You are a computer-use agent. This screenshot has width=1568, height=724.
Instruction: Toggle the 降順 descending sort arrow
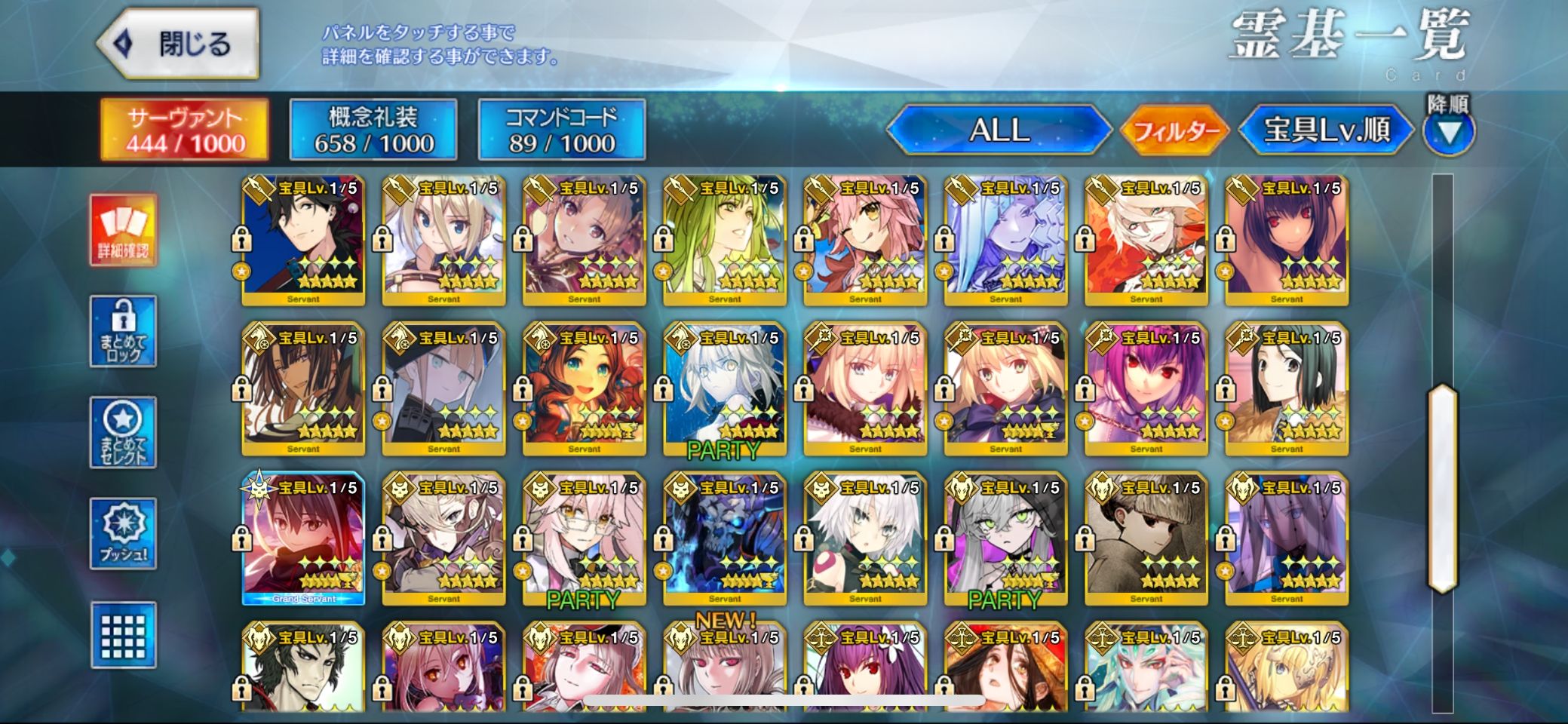pyautogui.click(x=1448, y=131)
